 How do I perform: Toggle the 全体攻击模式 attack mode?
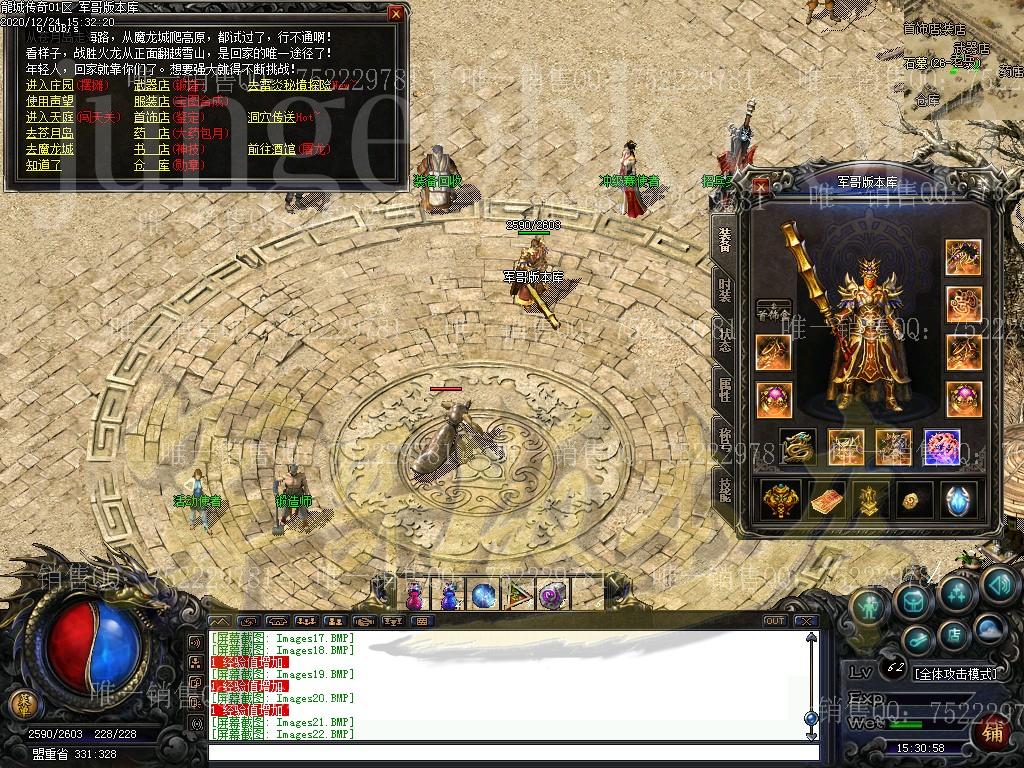(x=956, y=674)
